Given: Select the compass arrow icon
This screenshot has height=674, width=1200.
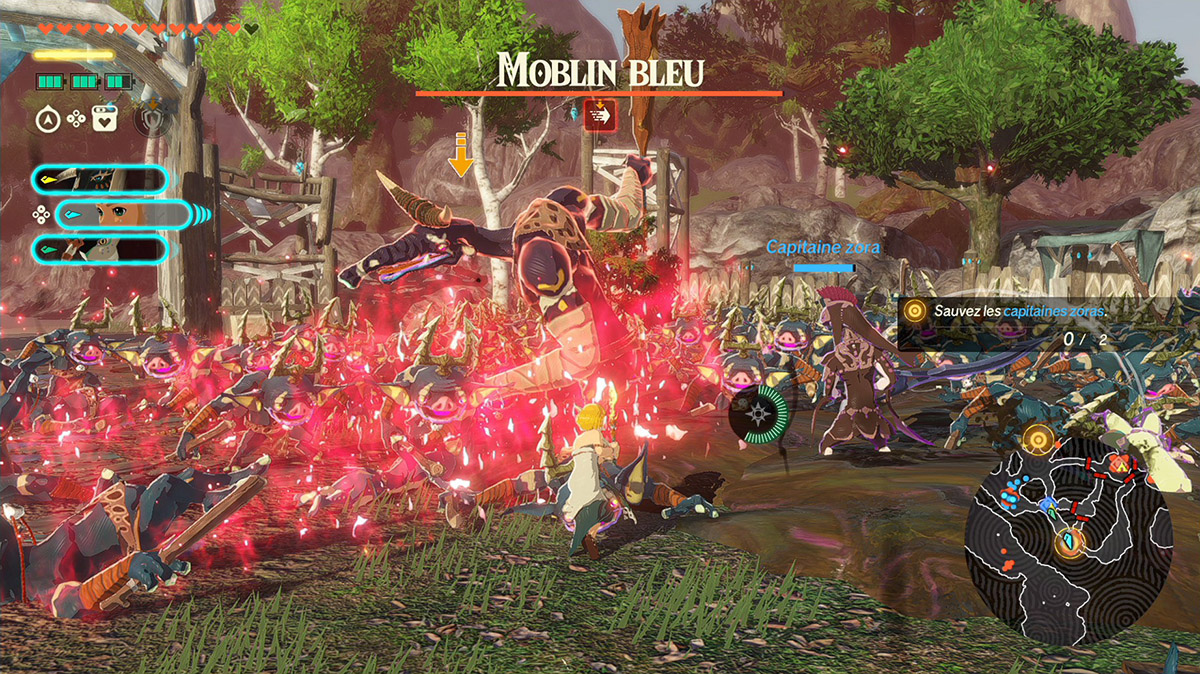Looking at the screenshot, I should (48, 119).
